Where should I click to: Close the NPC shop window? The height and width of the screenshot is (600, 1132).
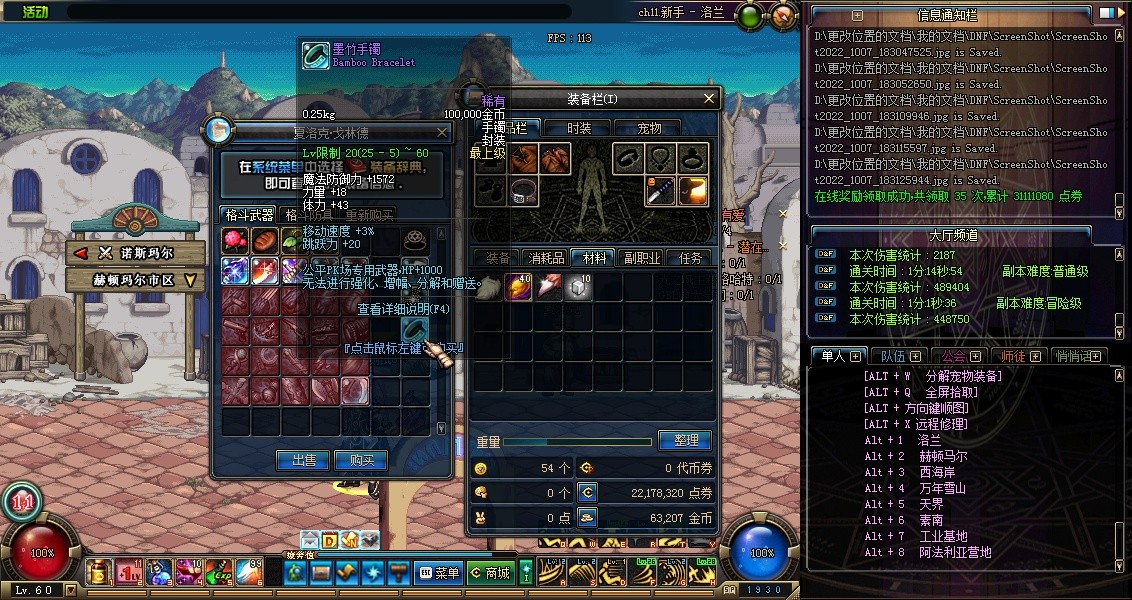(443, 132)
